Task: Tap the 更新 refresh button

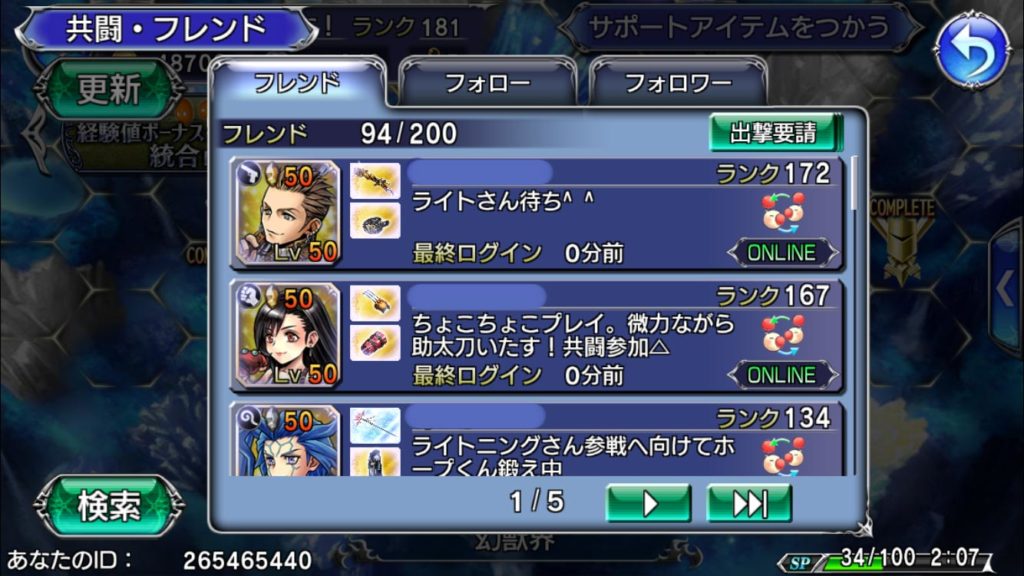Action: pyautogui.click(x=109, y=90)
